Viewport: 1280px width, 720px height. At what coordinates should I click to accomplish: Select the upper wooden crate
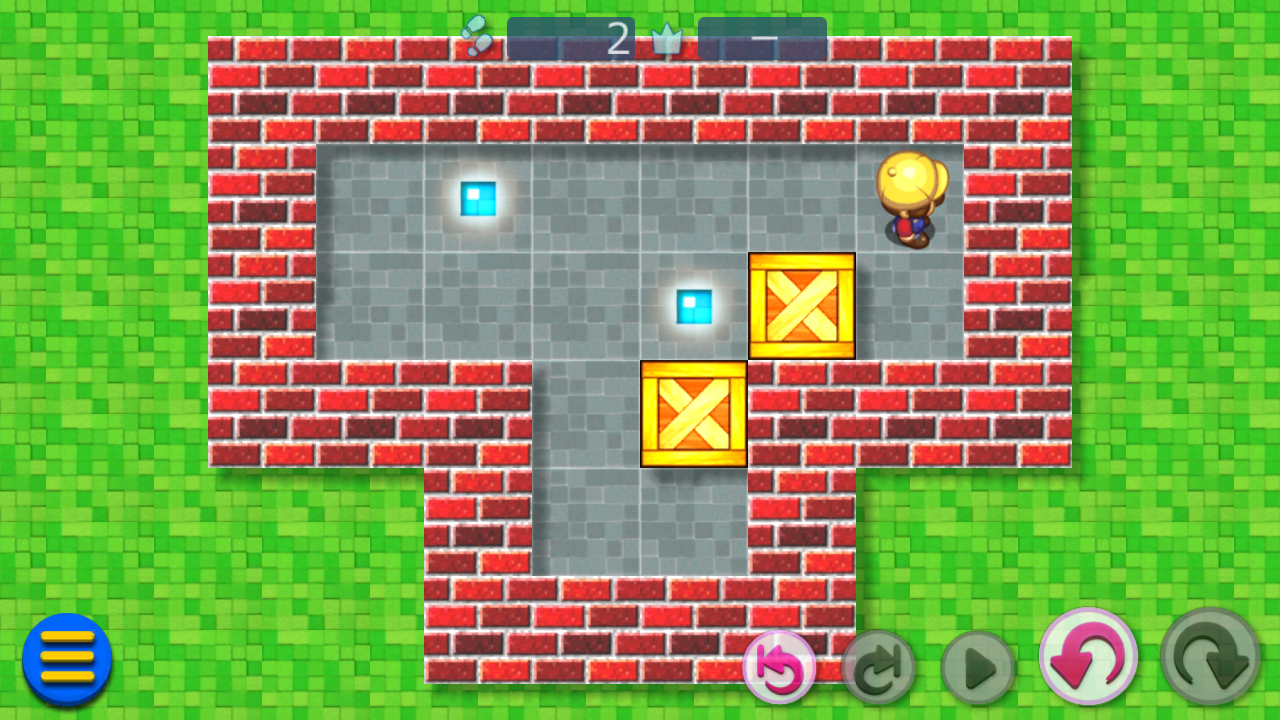coord(801,305)
